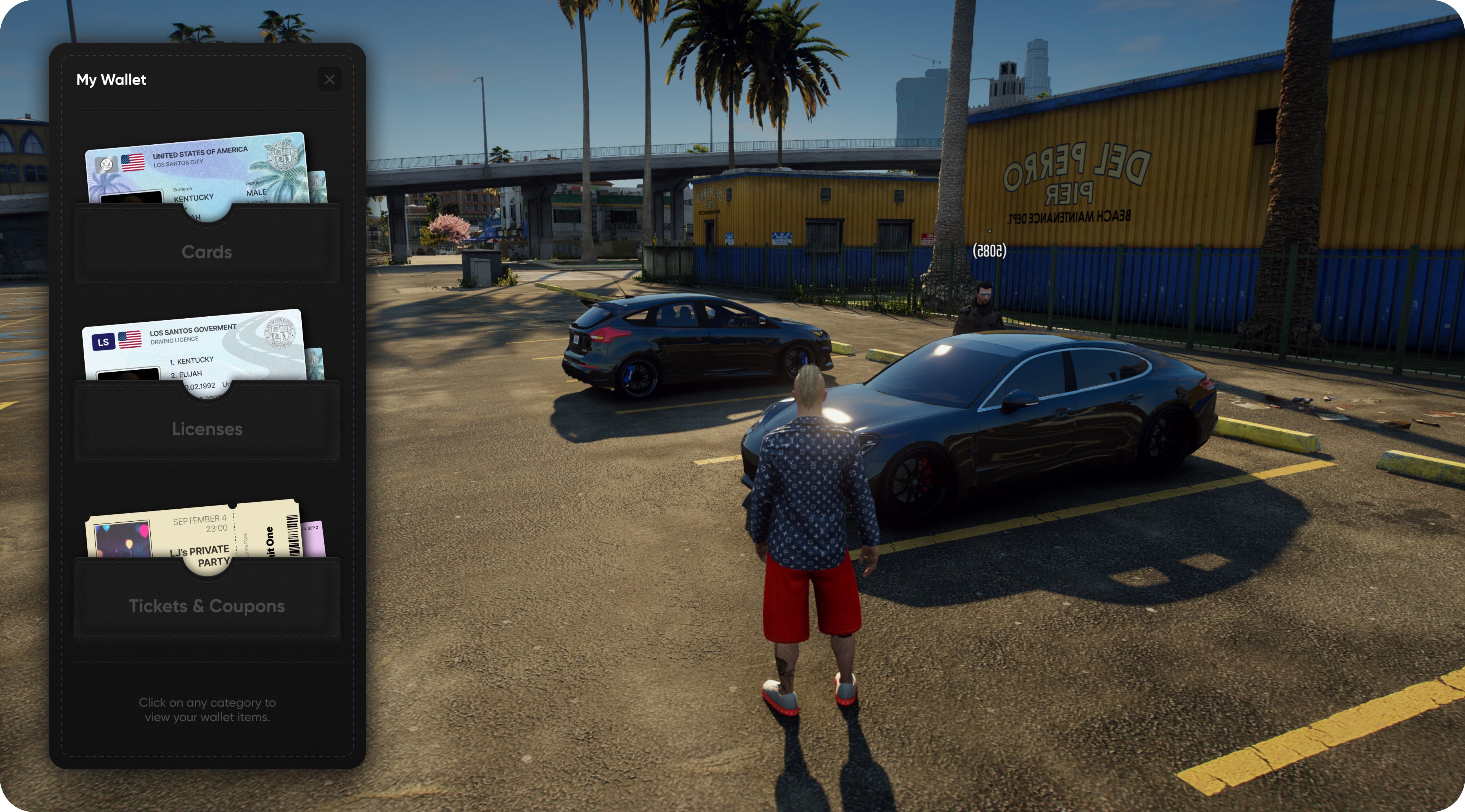Open the Cards wallet category
1465x812 pixels.
[x=207, y=252]
